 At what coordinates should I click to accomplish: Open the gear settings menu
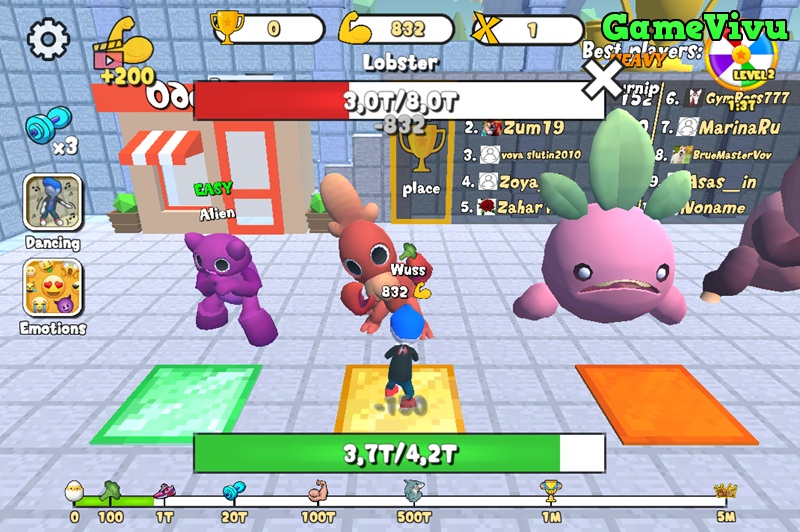(x=48, y=39)
